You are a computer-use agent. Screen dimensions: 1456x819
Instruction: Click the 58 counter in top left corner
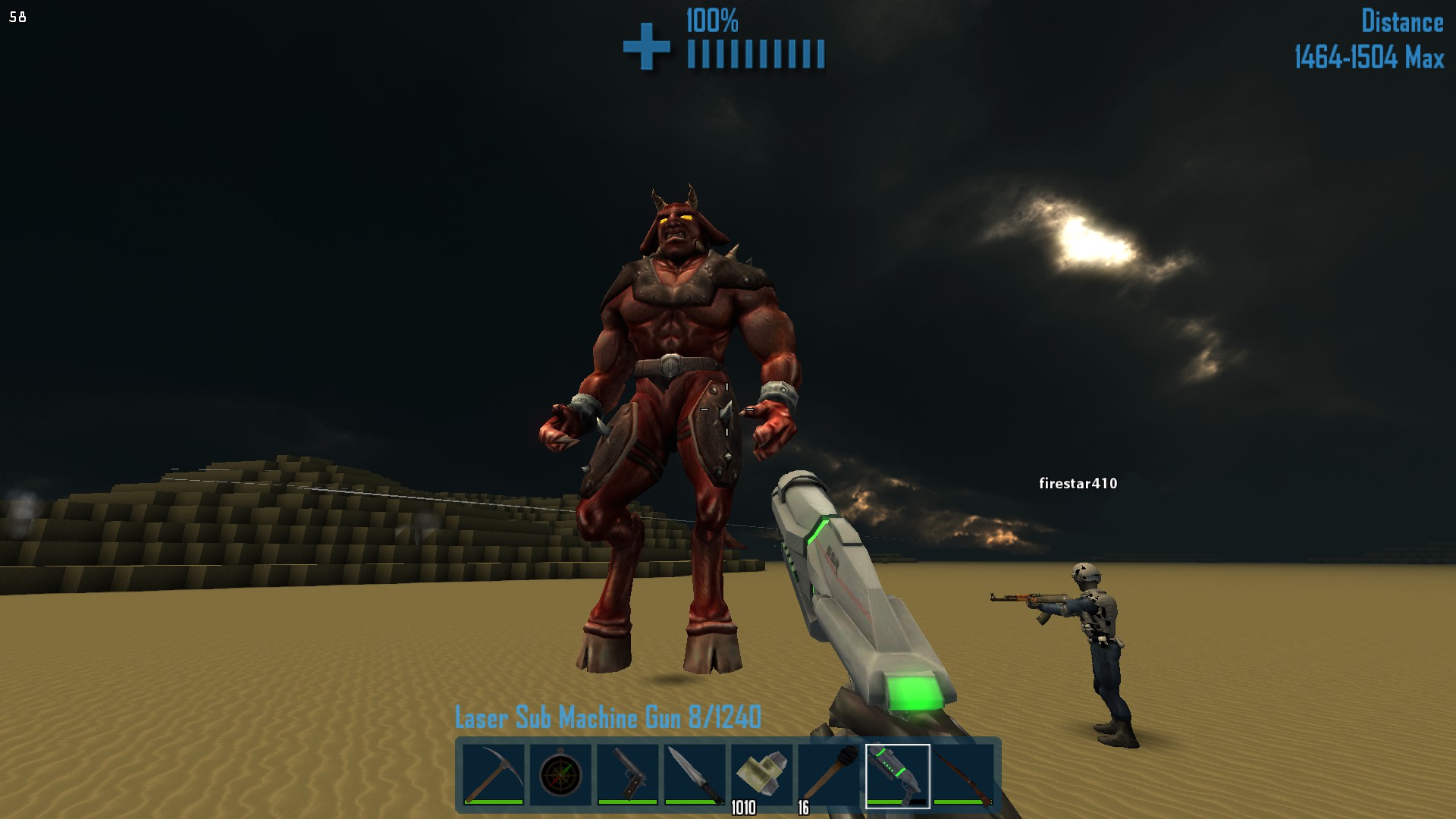pos(17,17)
